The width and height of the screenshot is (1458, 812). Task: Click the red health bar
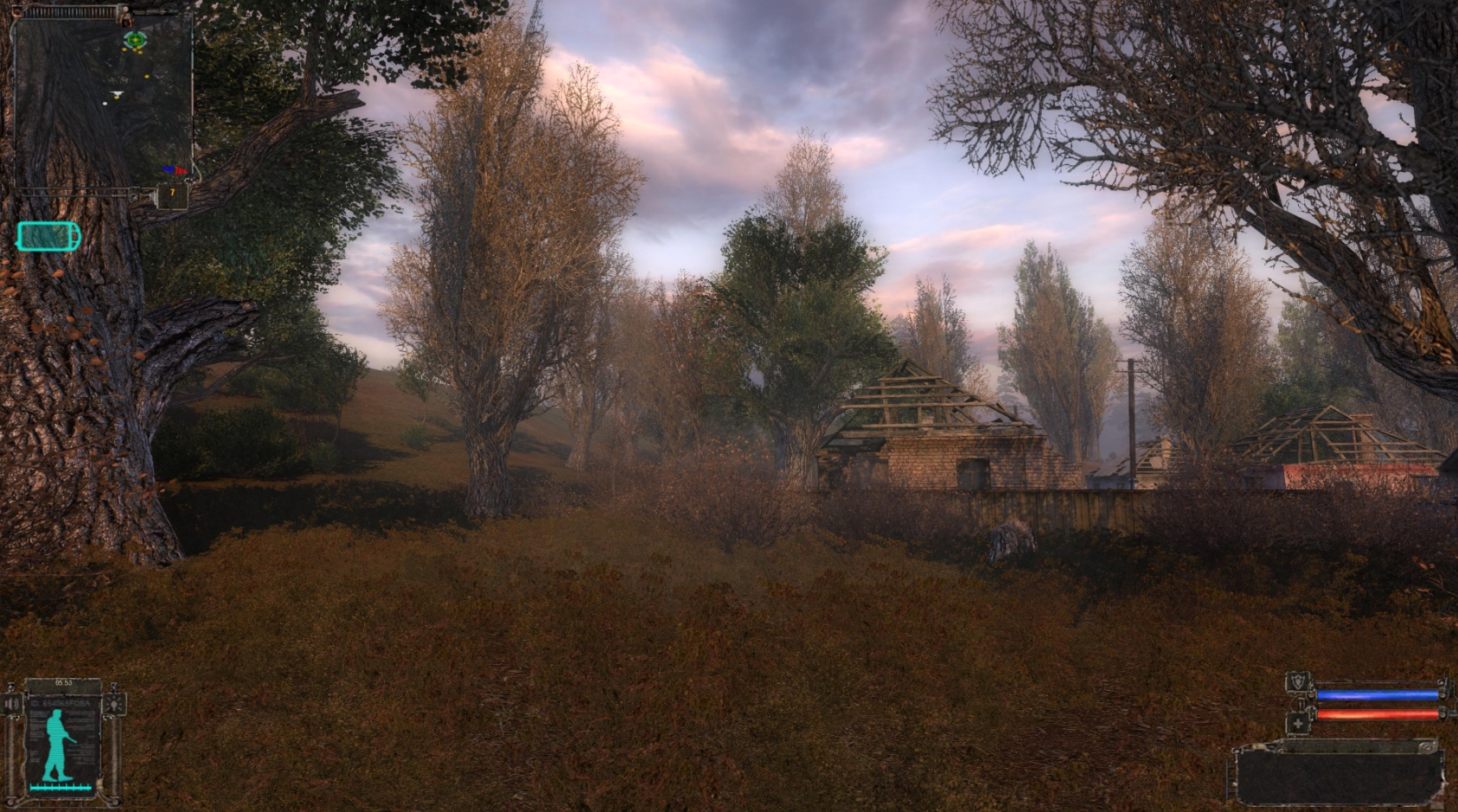[x=1377, y=715]
